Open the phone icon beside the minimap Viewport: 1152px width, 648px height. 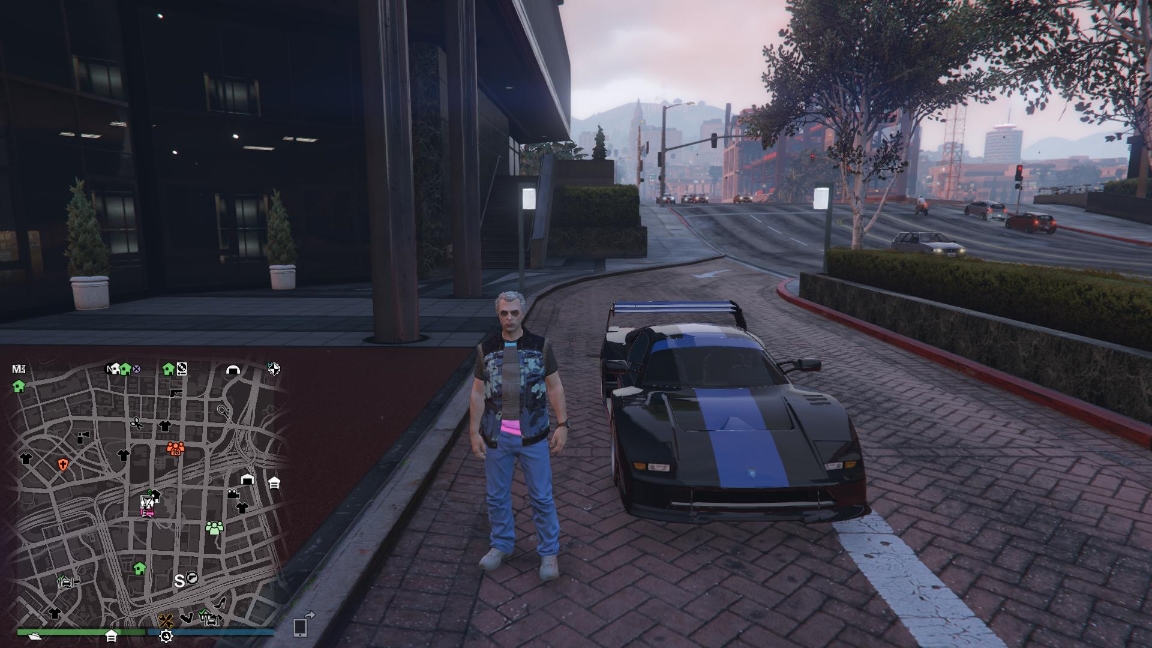(x=300, y=627)
